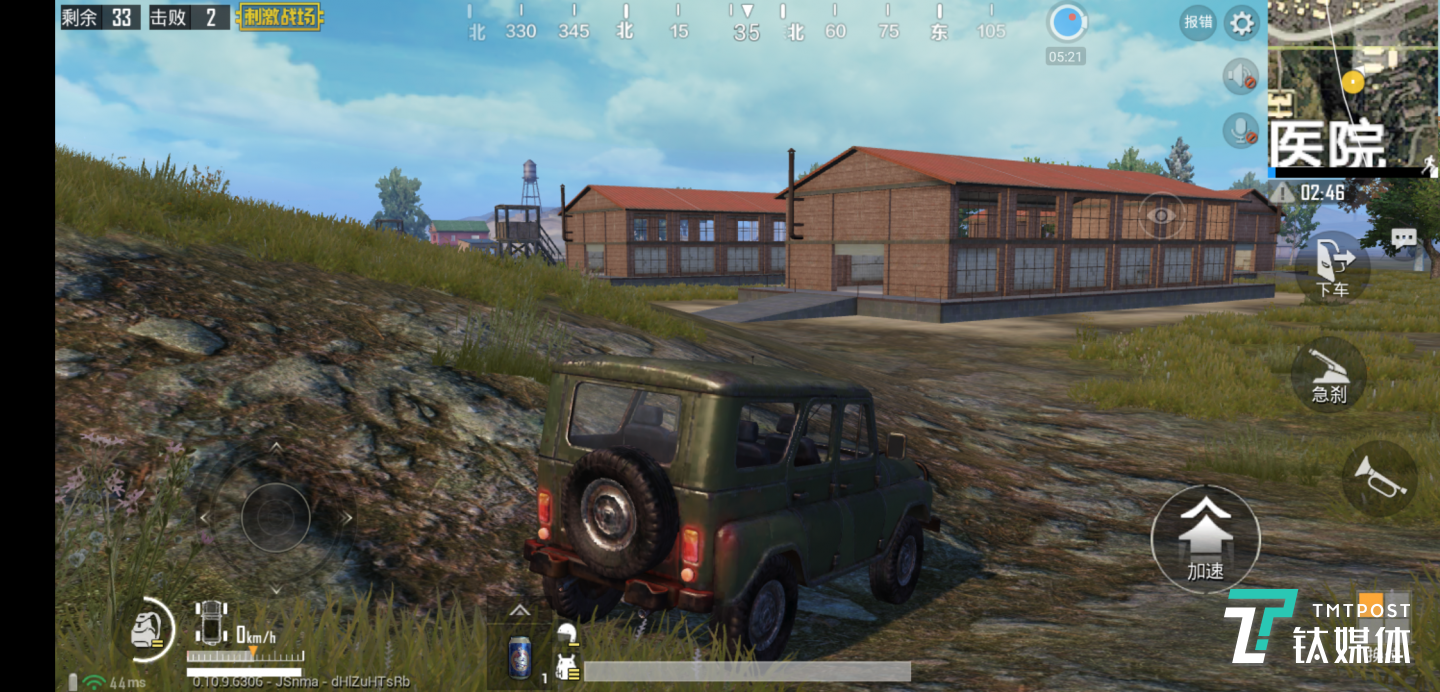Open the settings gear menu
The width and height of the screenshot is (1440, 692).
(x=1242, y=23)
